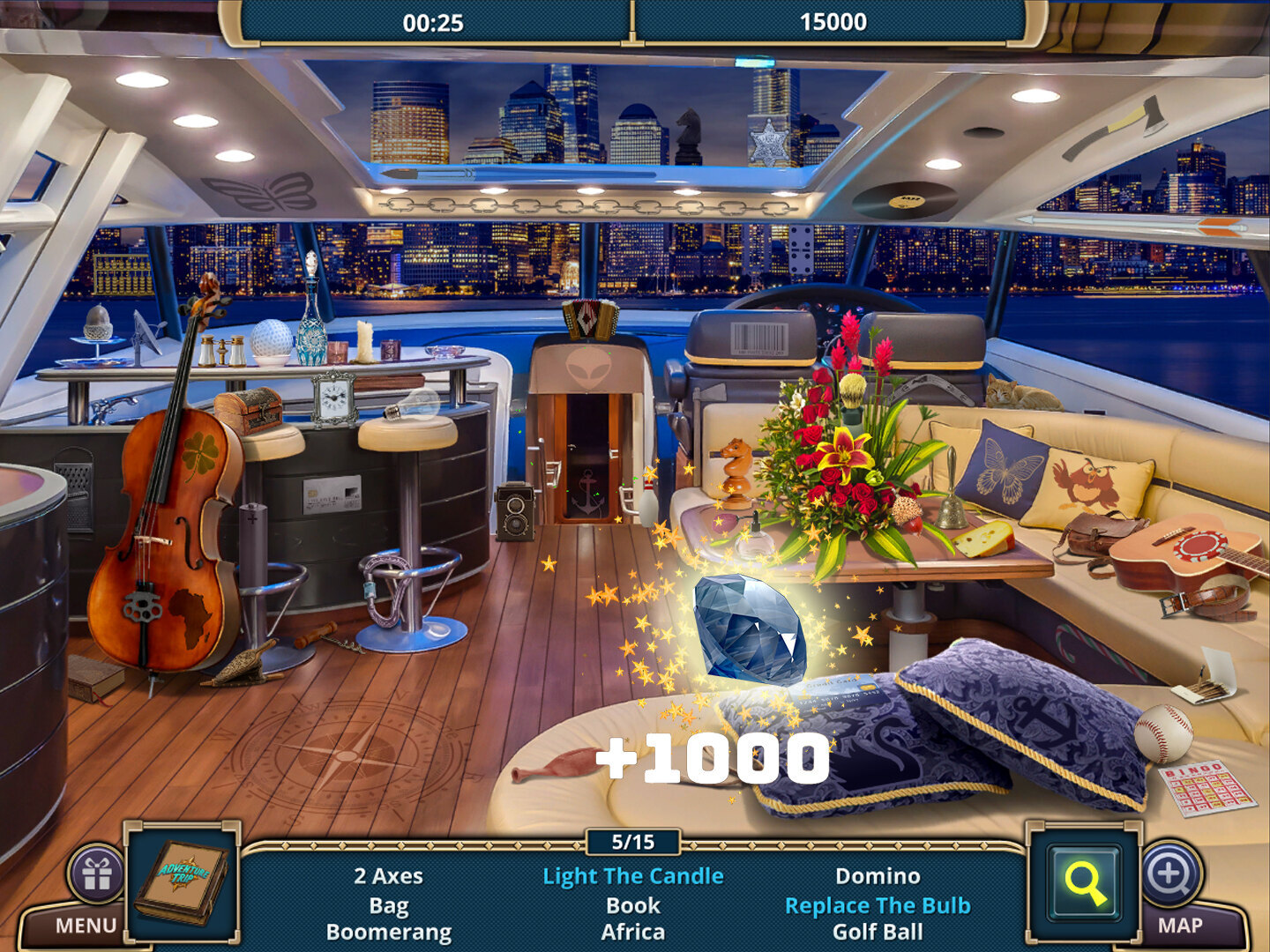The width and height of the screenshot is (1270, 952).
Task: Select the 'Light The Candle' task
Action: 632,876
